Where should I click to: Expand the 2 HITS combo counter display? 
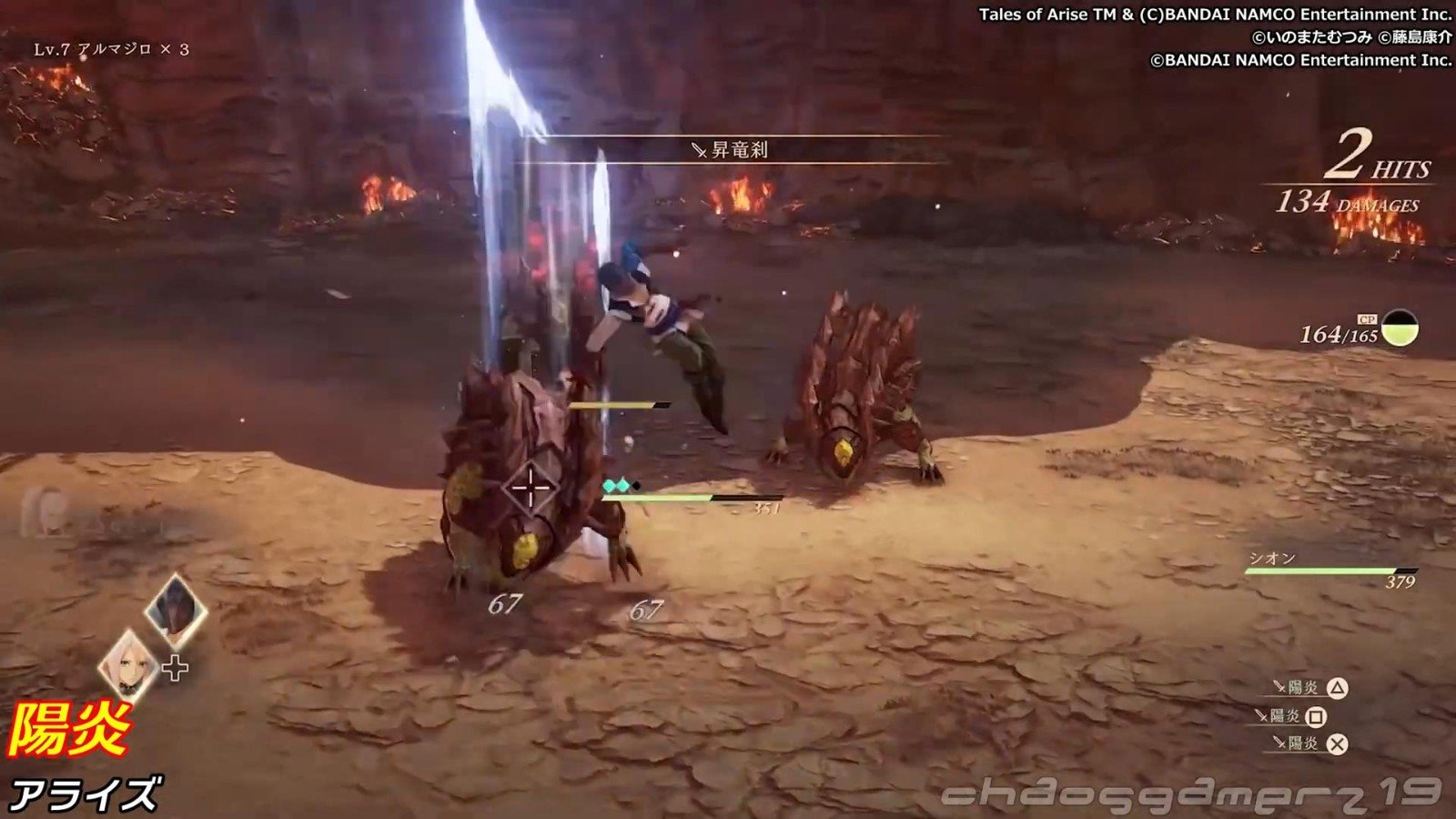1374,162
